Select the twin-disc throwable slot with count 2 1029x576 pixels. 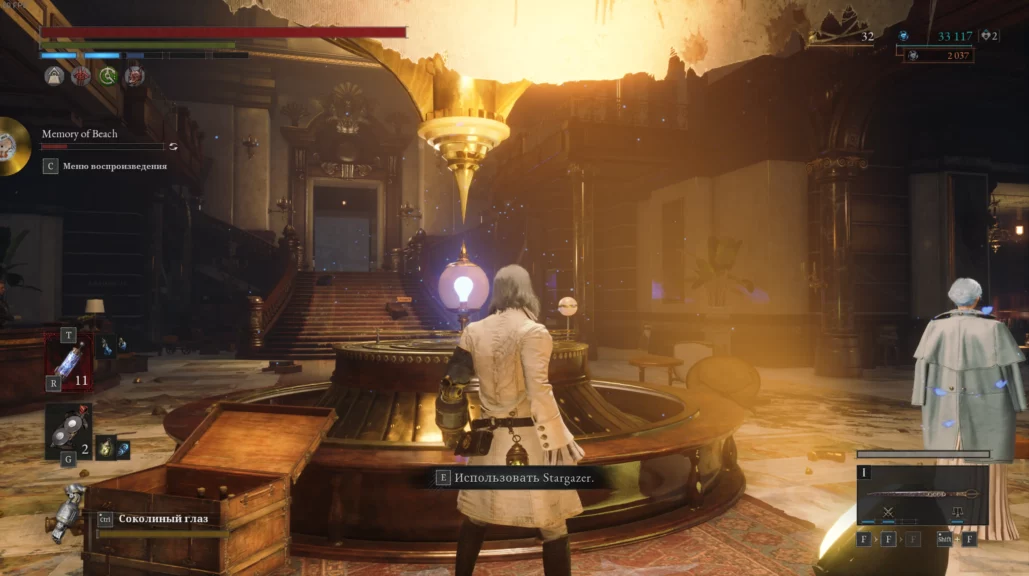pos(68,430)
